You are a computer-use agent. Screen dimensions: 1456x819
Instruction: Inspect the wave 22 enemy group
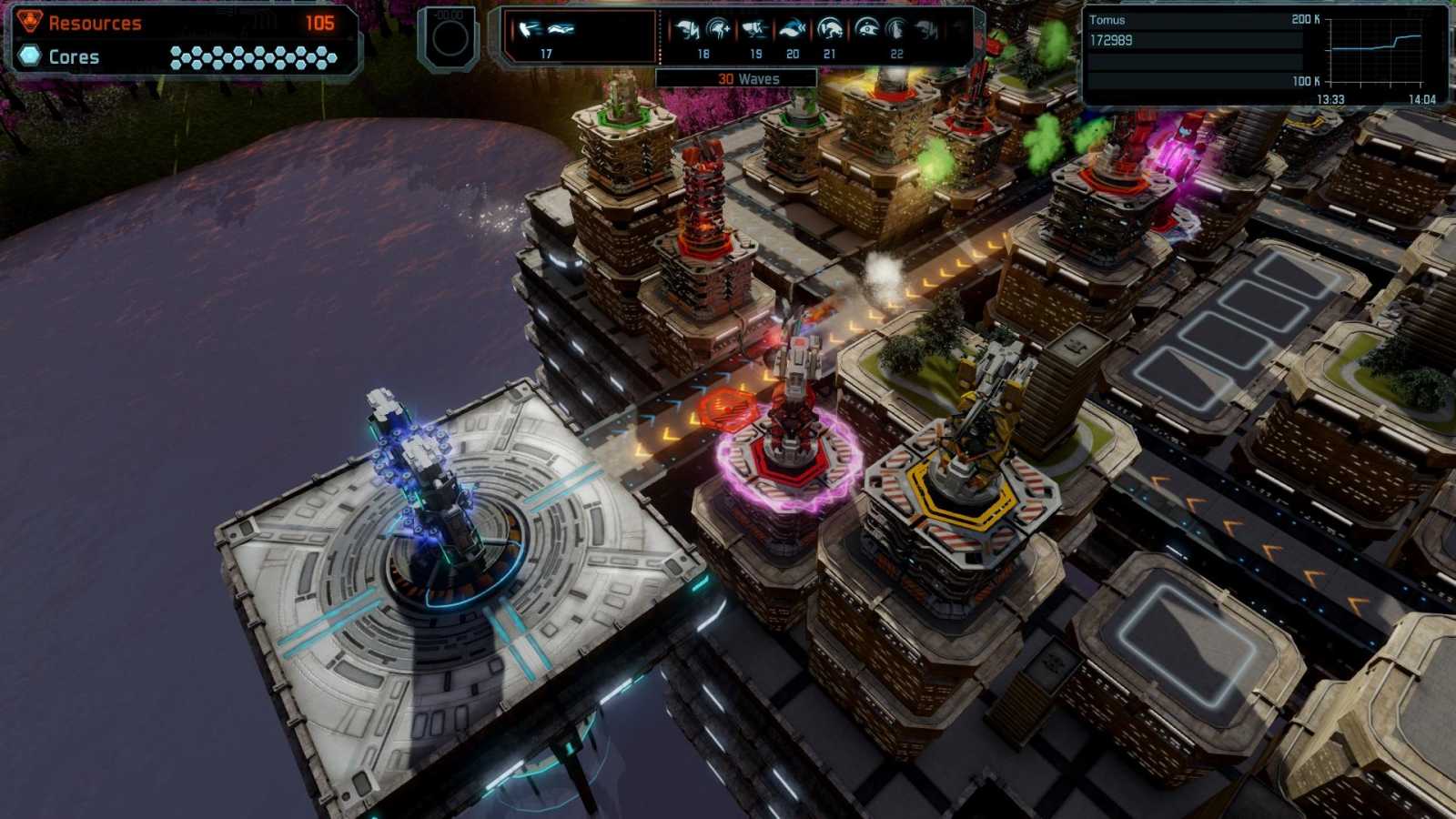[895, 32]
